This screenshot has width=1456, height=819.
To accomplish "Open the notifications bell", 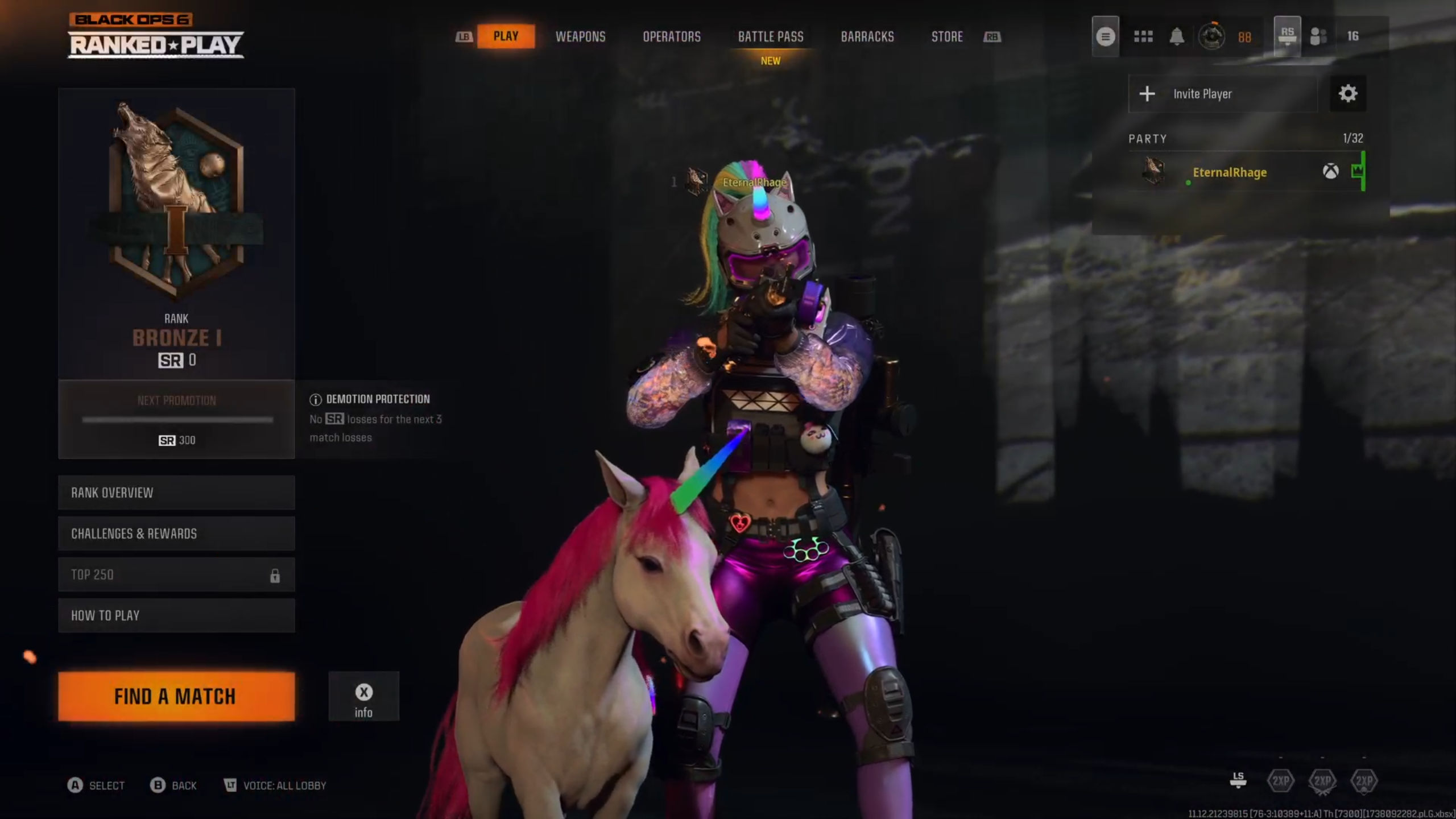I will [x=1177, y=36].
